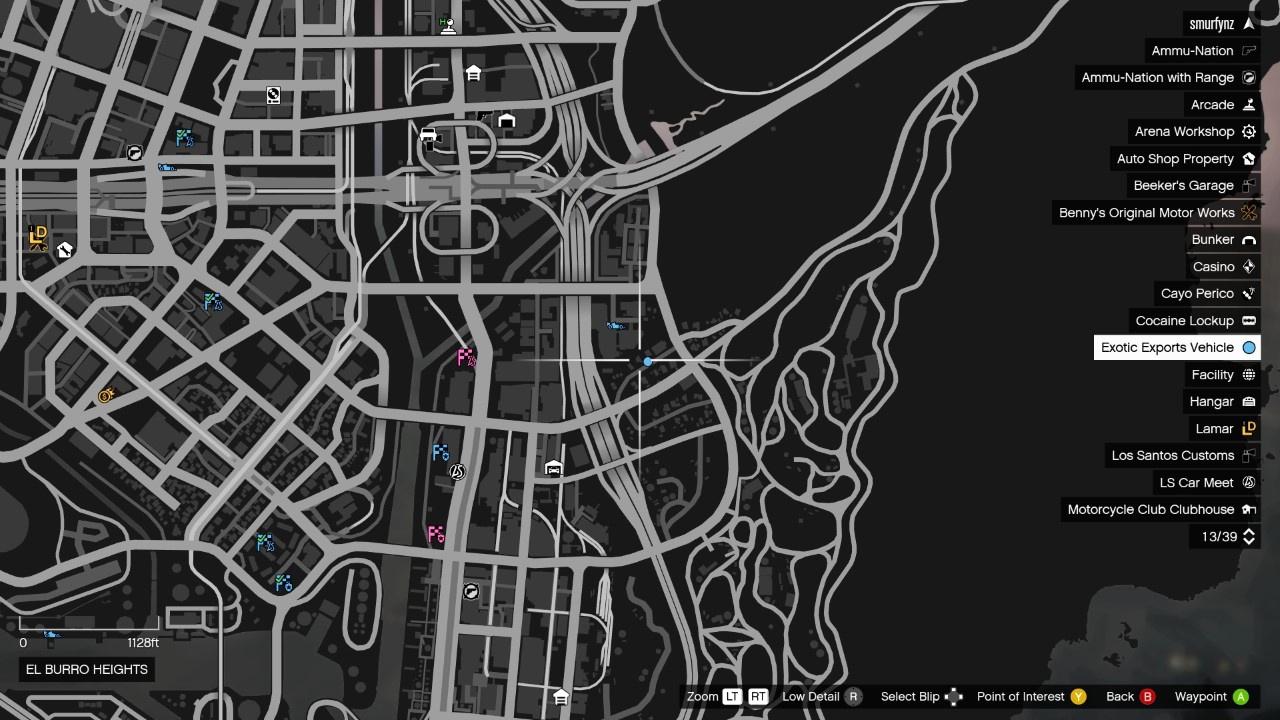Select Benny's Original Motor Works entry
This screenshot has height=720, width=1280.
pos(1146,213)
